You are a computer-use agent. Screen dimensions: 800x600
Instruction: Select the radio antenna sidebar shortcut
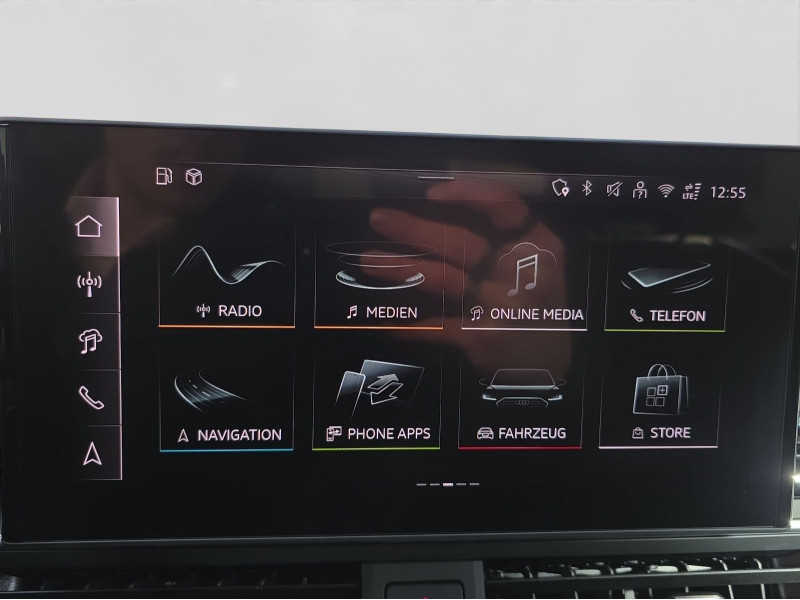coord(89,284)
